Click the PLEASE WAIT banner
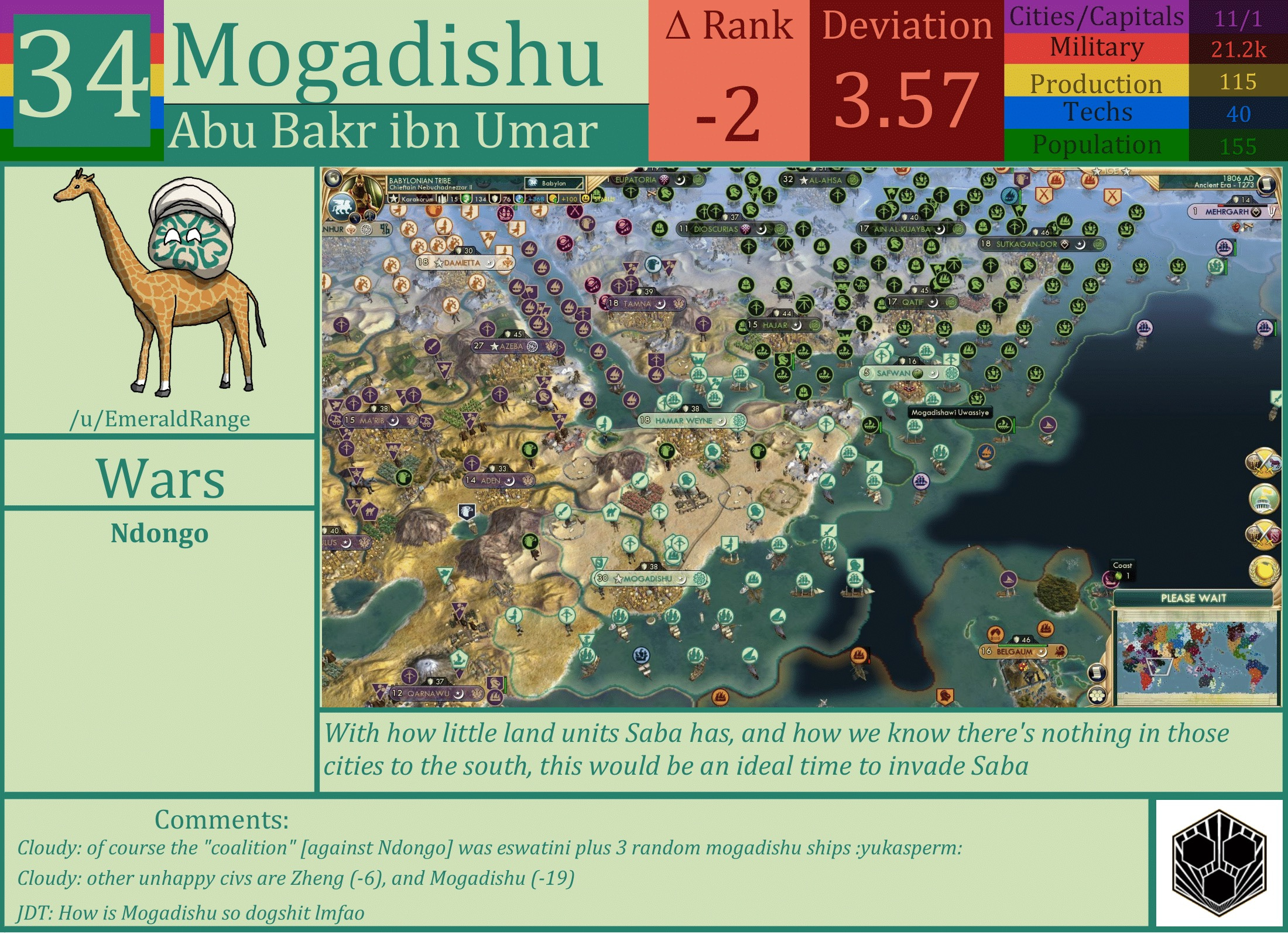The width and height of the screenshot is (1288, 934). [x=1194, y=598]
